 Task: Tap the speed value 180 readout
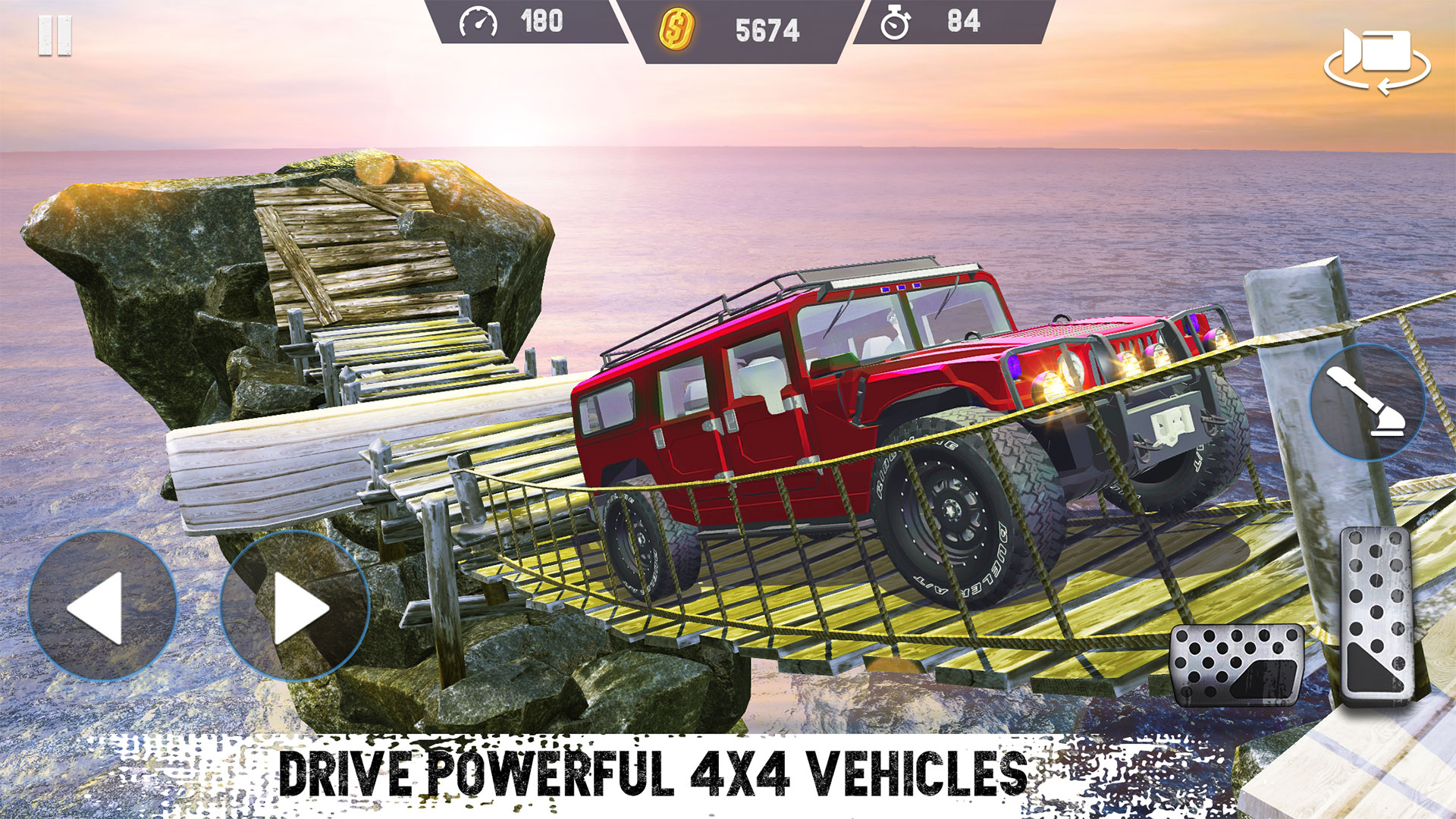542,23
